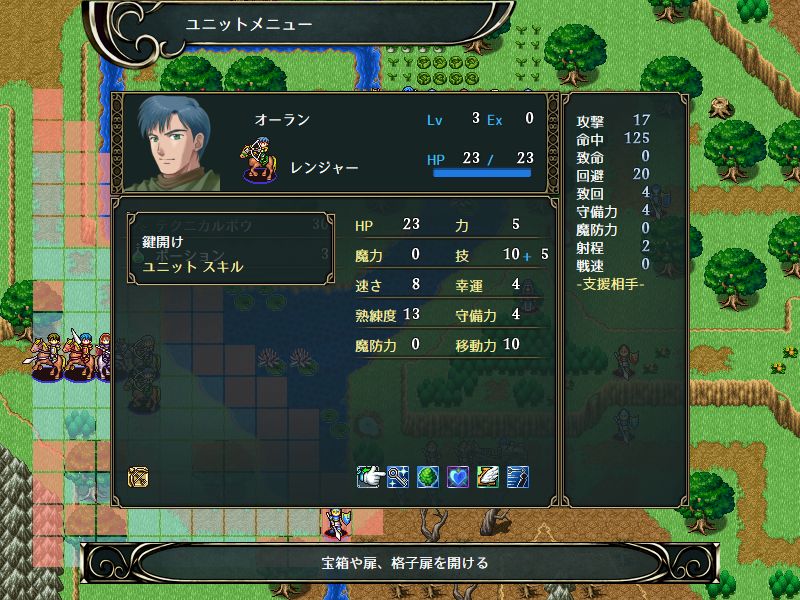The image size is (800, 600).
Task: Select the running figure skill icon
Action: [x=518, y=477]
